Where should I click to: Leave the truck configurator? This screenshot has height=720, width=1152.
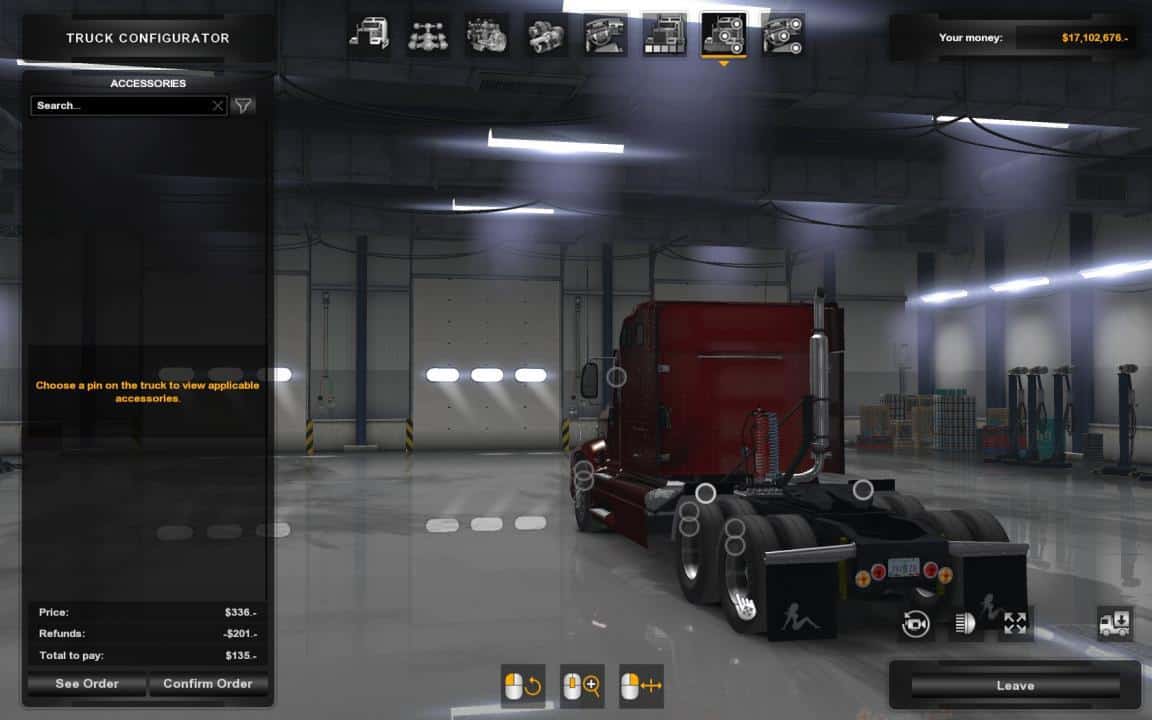coord(1015,686)
